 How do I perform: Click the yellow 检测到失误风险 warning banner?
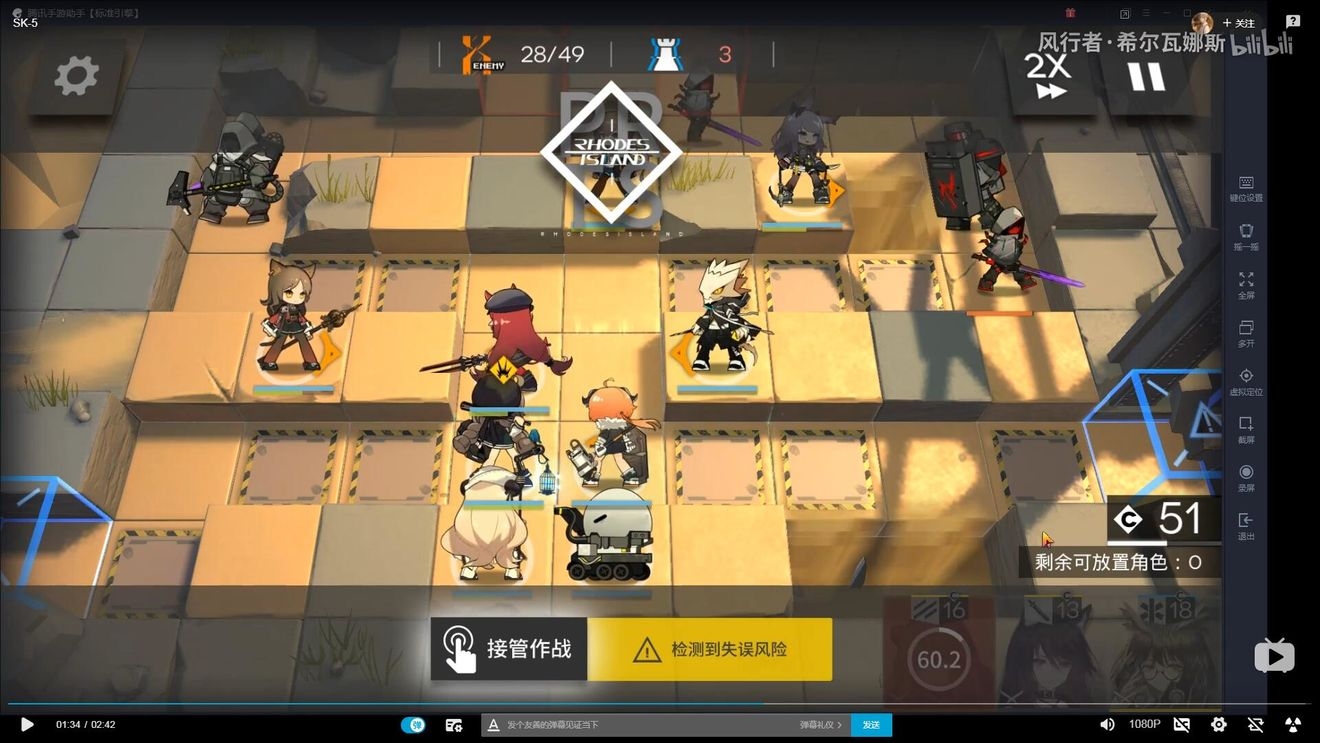(710, 650)
